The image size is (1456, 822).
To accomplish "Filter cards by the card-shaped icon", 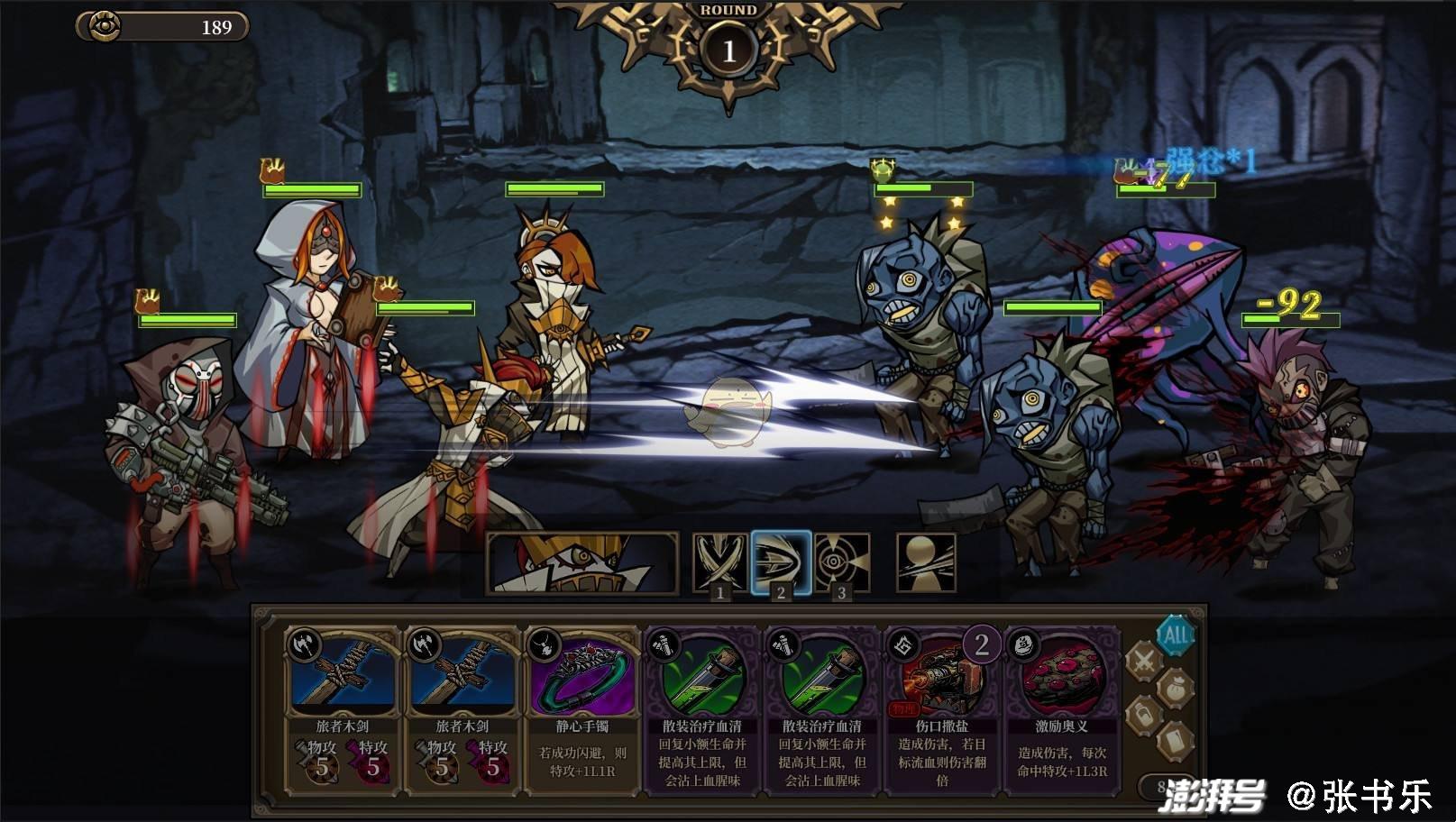I will click(x=1176, y=741).
